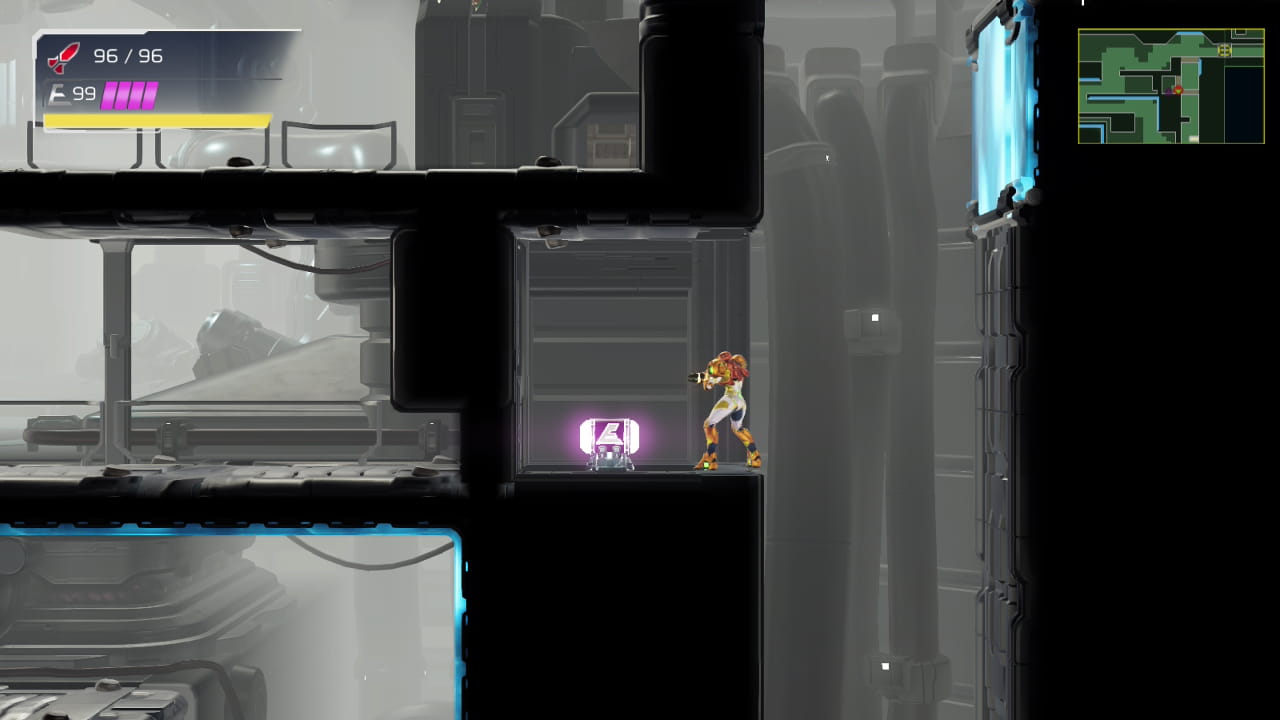The image size is (1280, 720).
Task: Click the last pink energy tank segment
Action: pyautogui.click(x=150, y=95)
